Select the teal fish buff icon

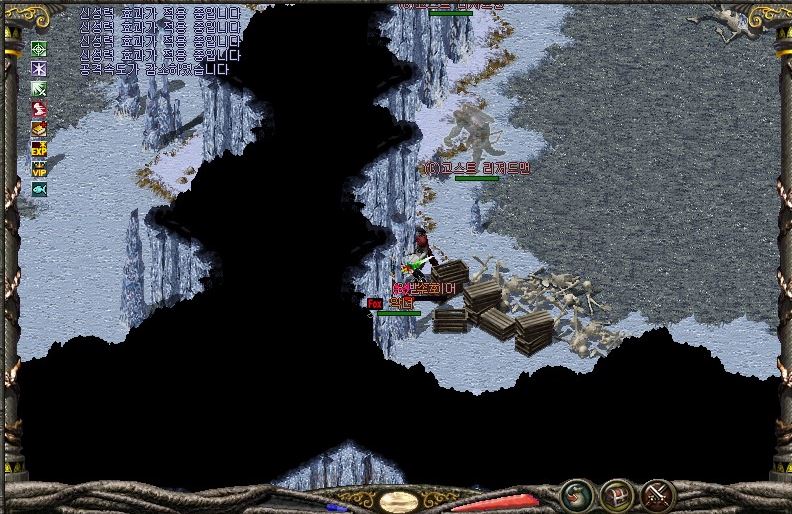click(x=39, y=189)
